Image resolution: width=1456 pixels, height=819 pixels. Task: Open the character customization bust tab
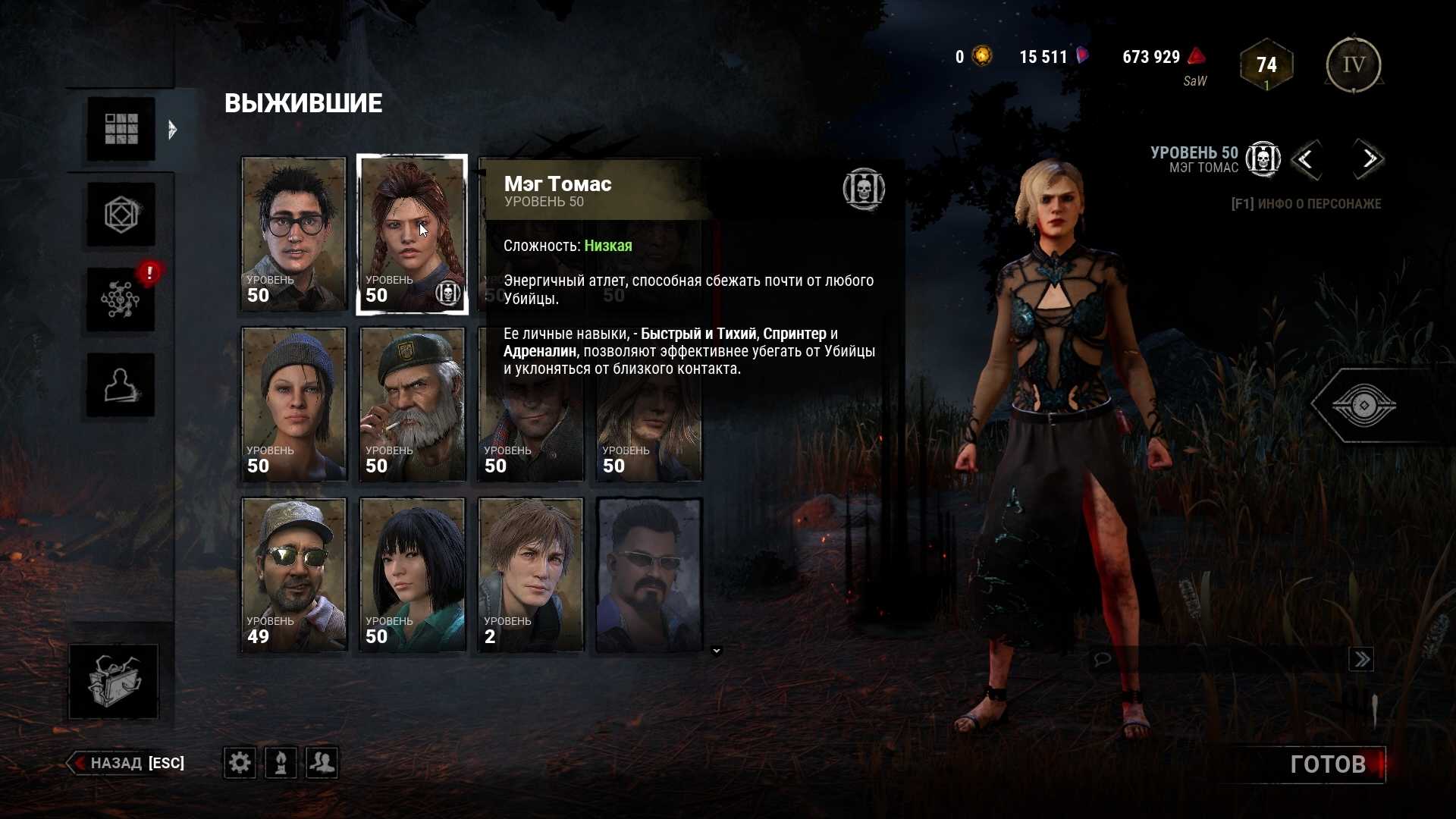(x=121, y=385)
